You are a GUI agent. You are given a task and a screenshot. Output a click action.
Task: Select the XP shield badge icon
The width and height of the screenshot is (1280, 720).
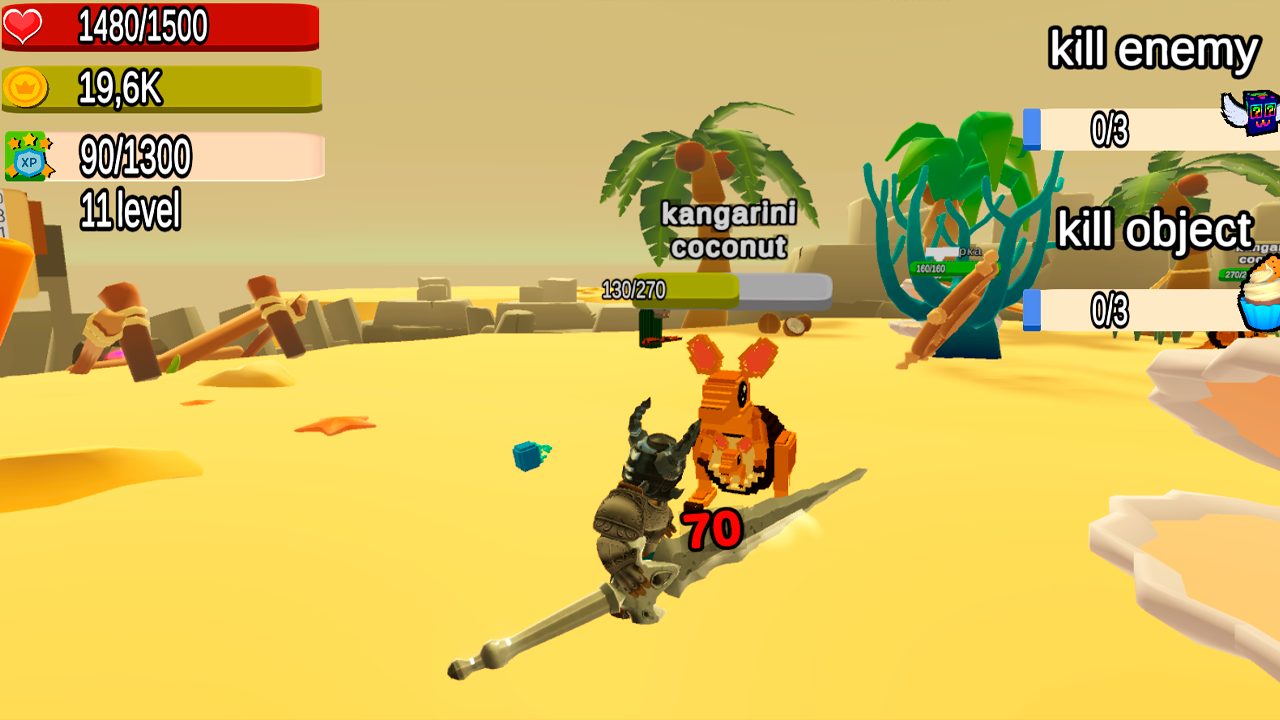pyautogui.click(x=28, y=153)
